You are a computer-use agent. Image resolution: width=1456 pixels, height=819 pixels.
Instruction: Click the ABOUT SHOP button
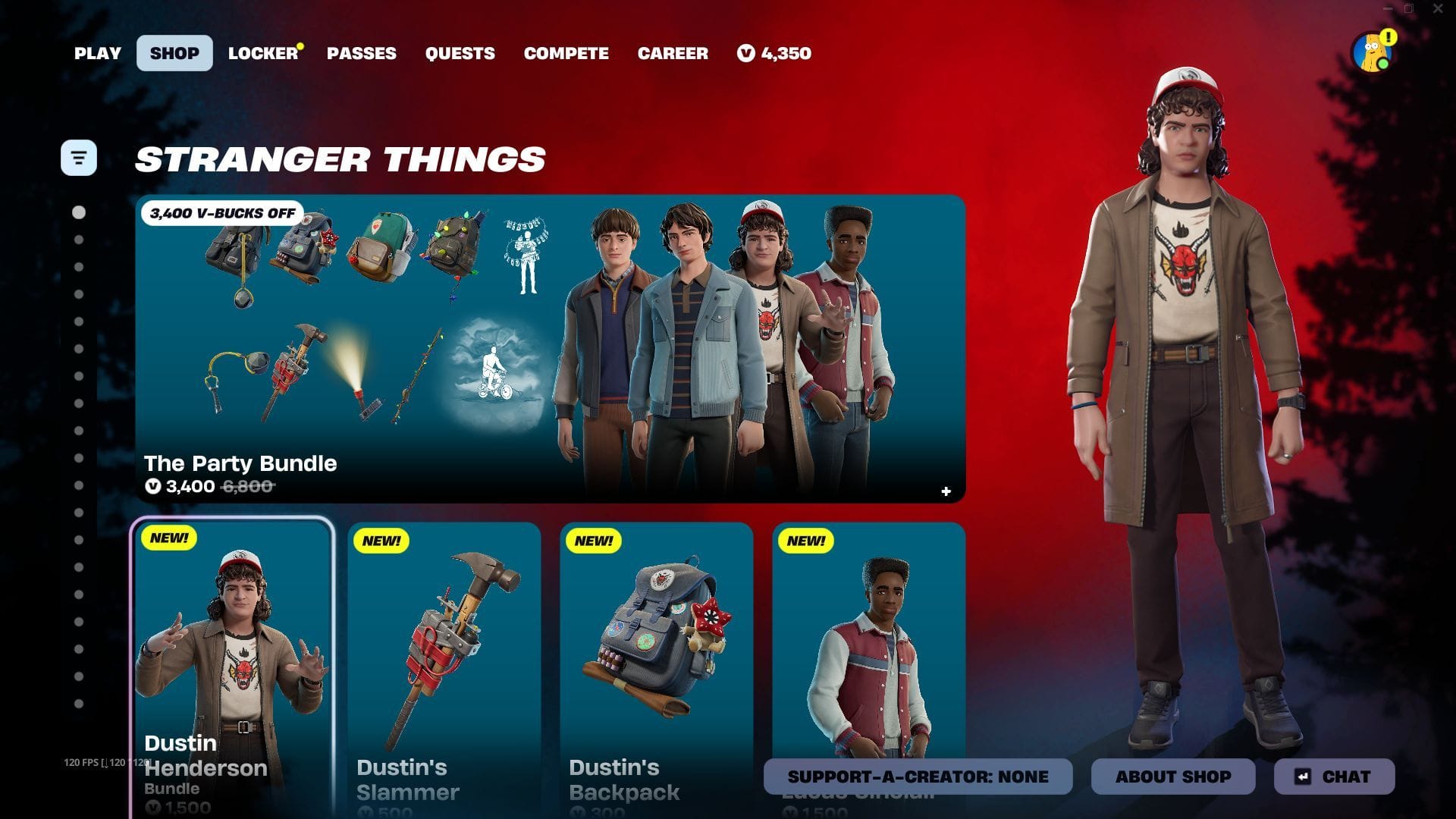tap(1172, 776)
